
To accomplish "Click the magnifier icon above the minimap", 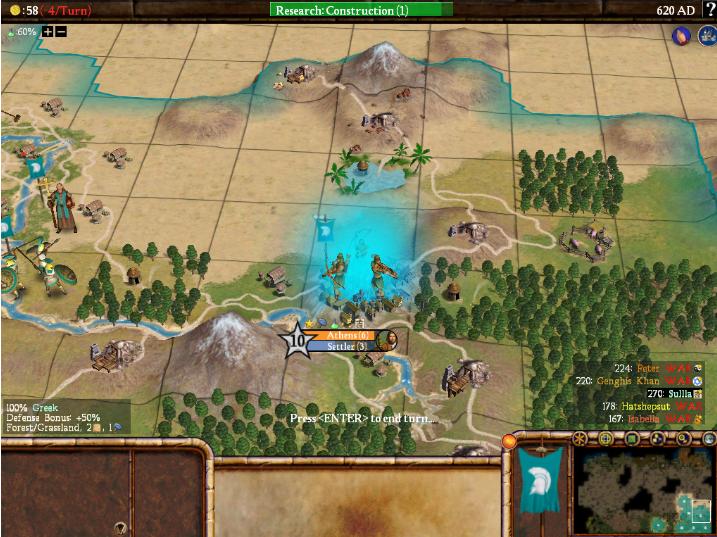I will 683,439.
